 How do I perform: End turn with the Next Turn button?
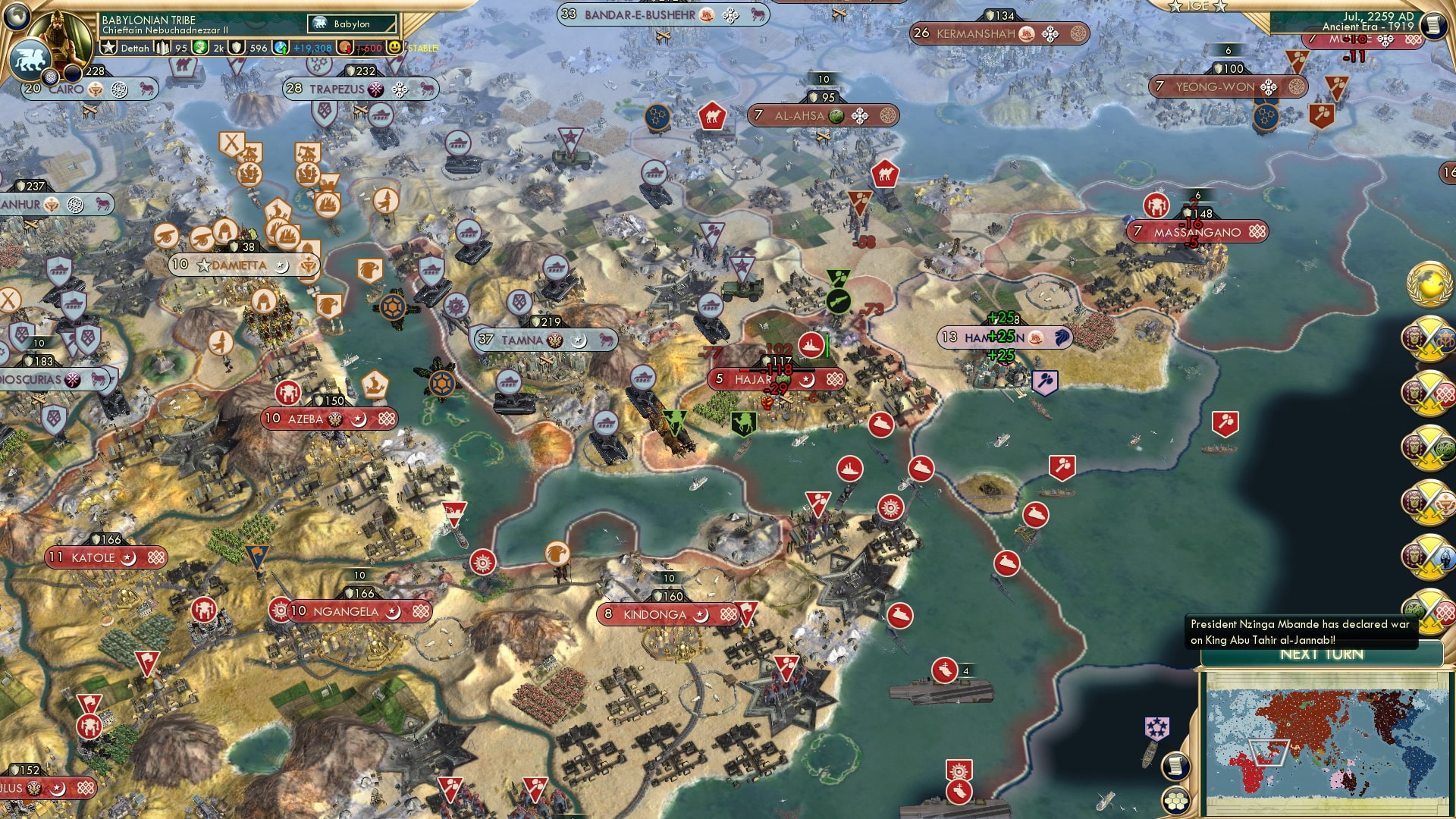[x=1321, y=654]
